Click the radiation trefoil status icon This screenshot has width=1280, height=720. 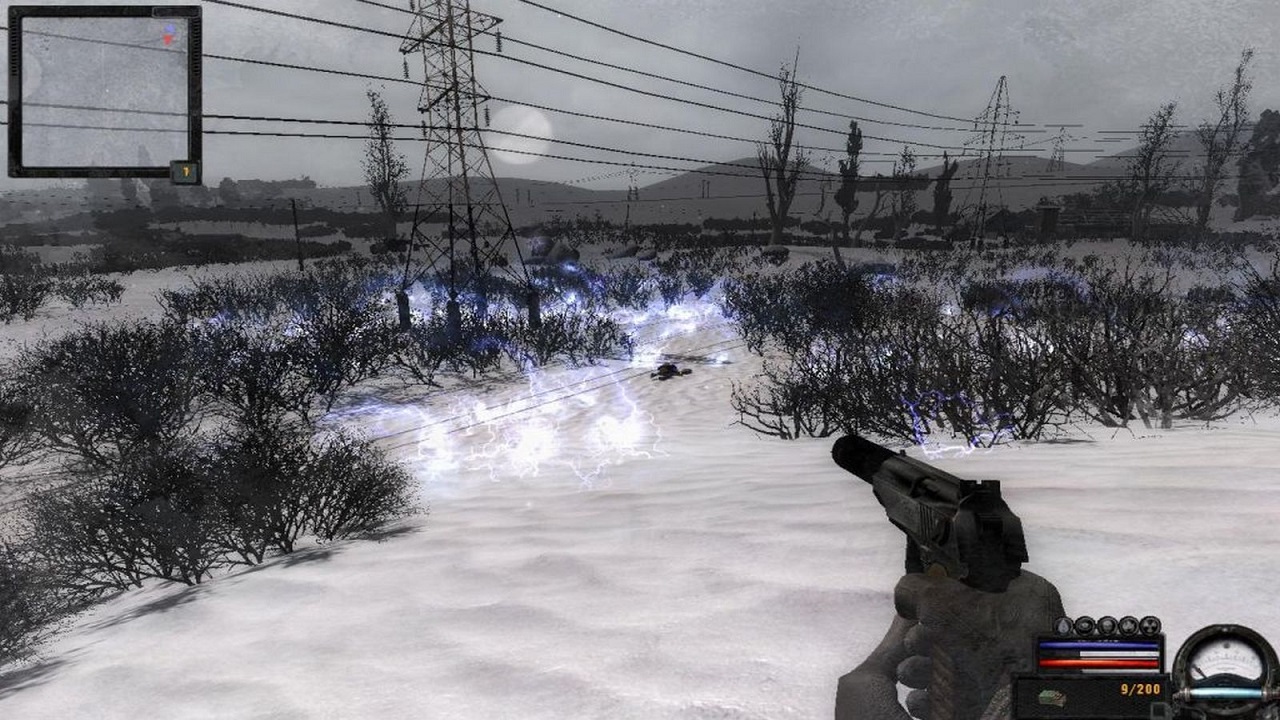pos(1150,625)
